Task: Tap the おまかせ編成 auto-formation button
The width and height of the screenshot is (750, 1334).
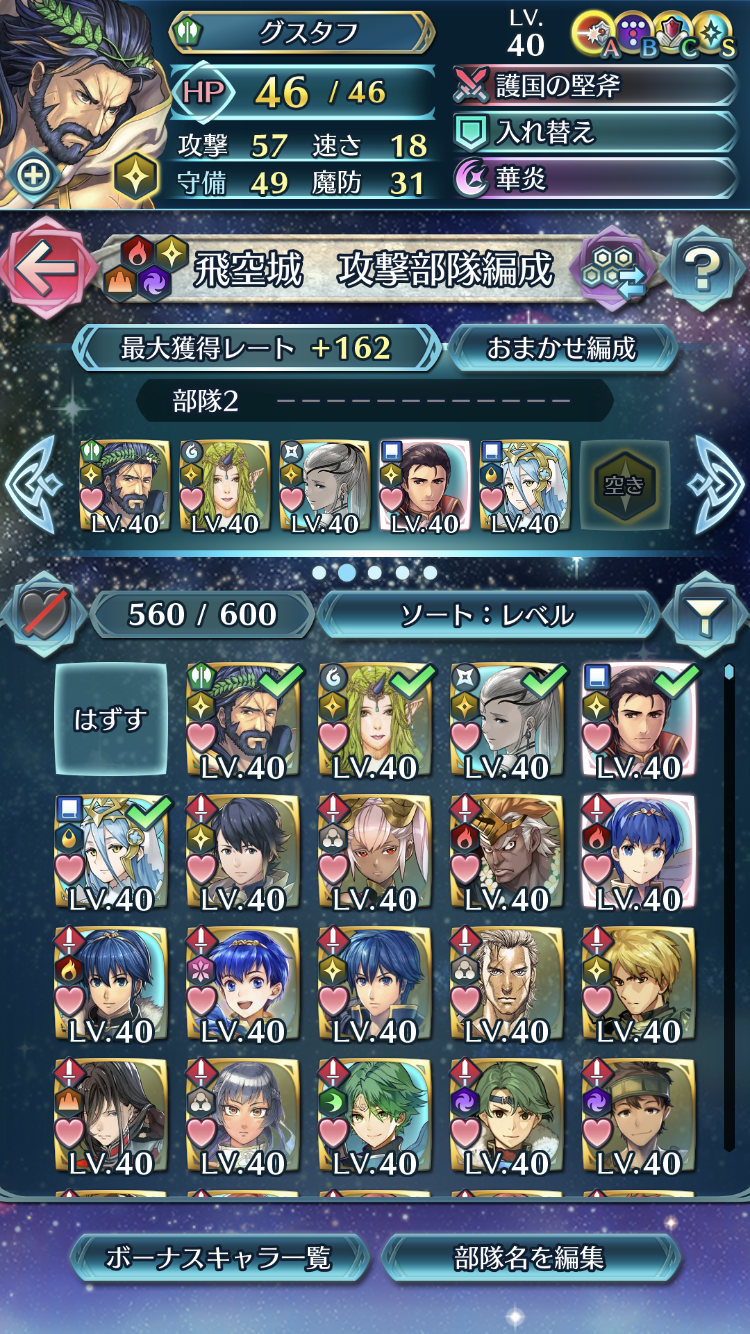Action: [x=561, y=348]
